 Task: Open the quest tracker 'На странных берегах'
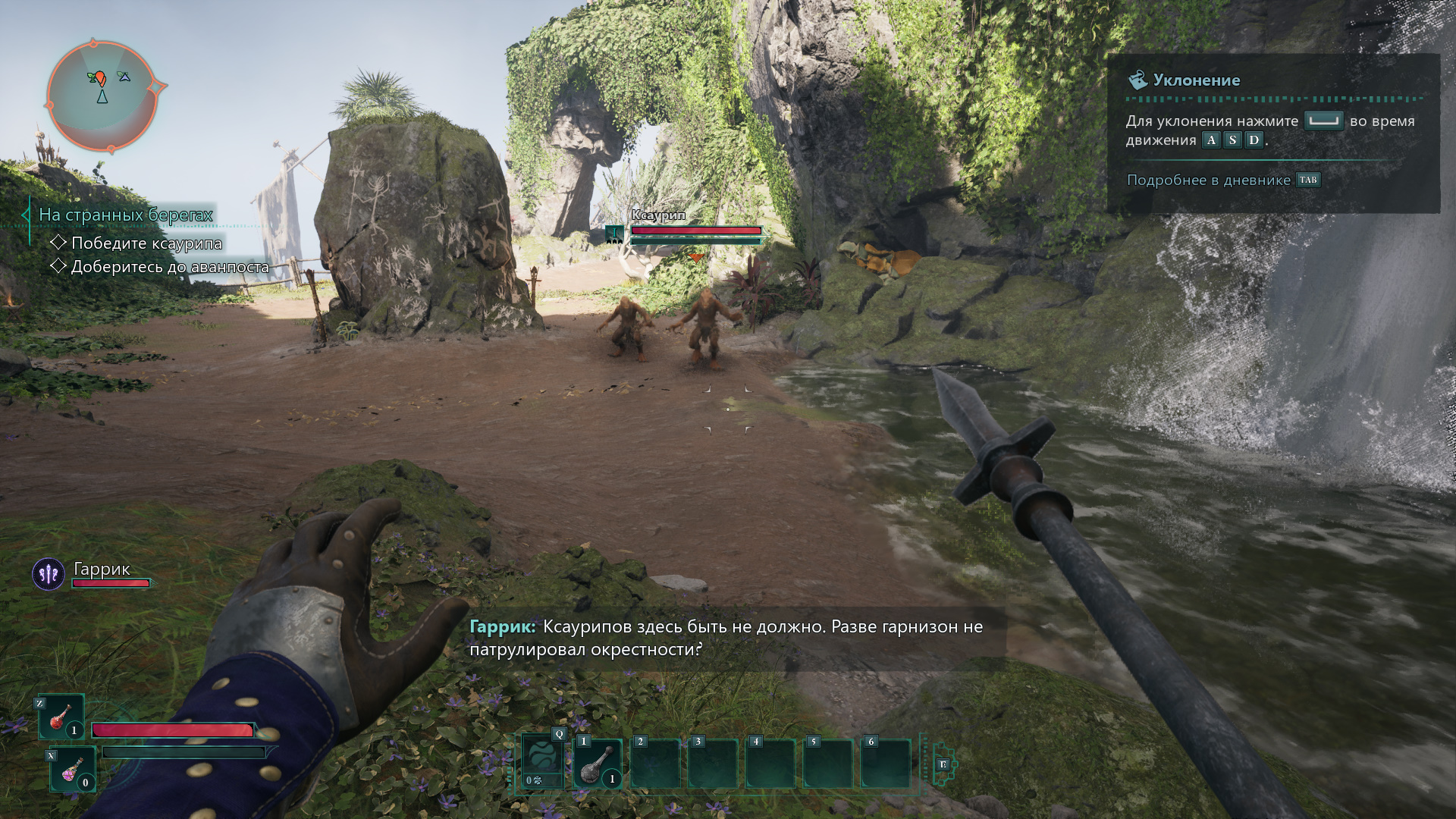tap(126, 215)
